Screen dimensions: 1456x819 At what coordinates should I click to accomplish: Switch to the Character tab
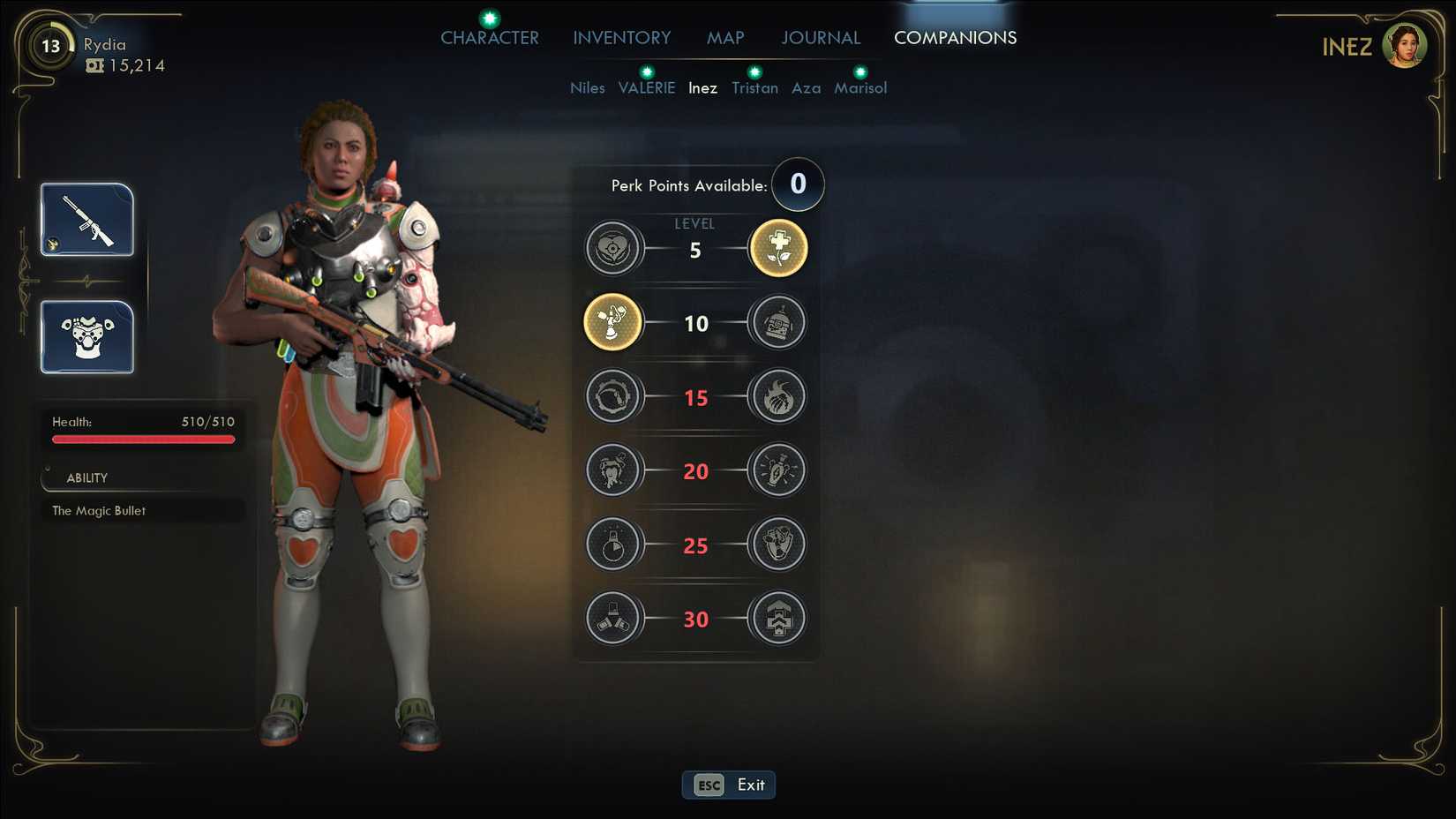coord(489,38)
